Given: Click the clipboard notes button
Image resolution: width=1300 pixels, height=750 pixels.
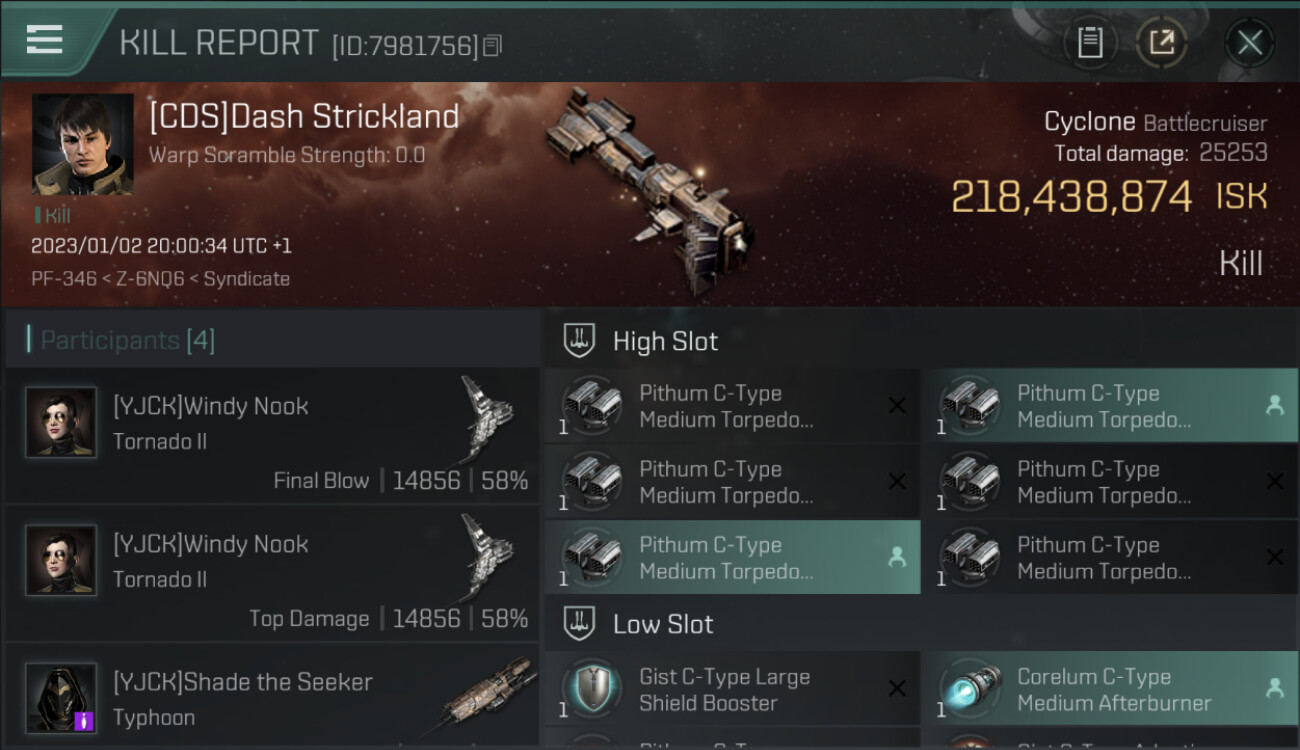Looking at the screenshot, I should [1090, 42].
